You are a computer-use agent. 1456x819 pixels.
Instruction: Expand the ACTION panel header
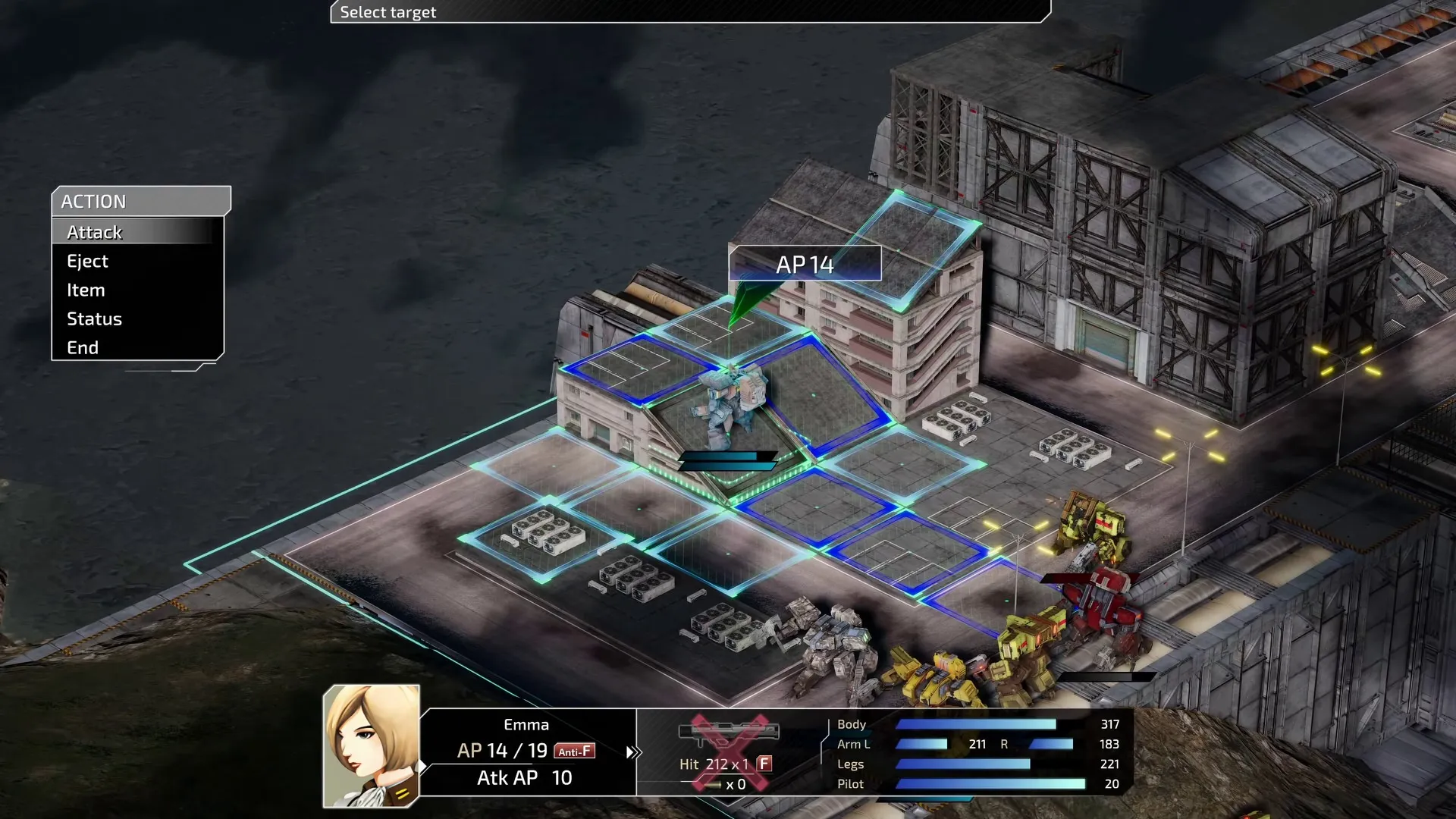pos(96,201)
